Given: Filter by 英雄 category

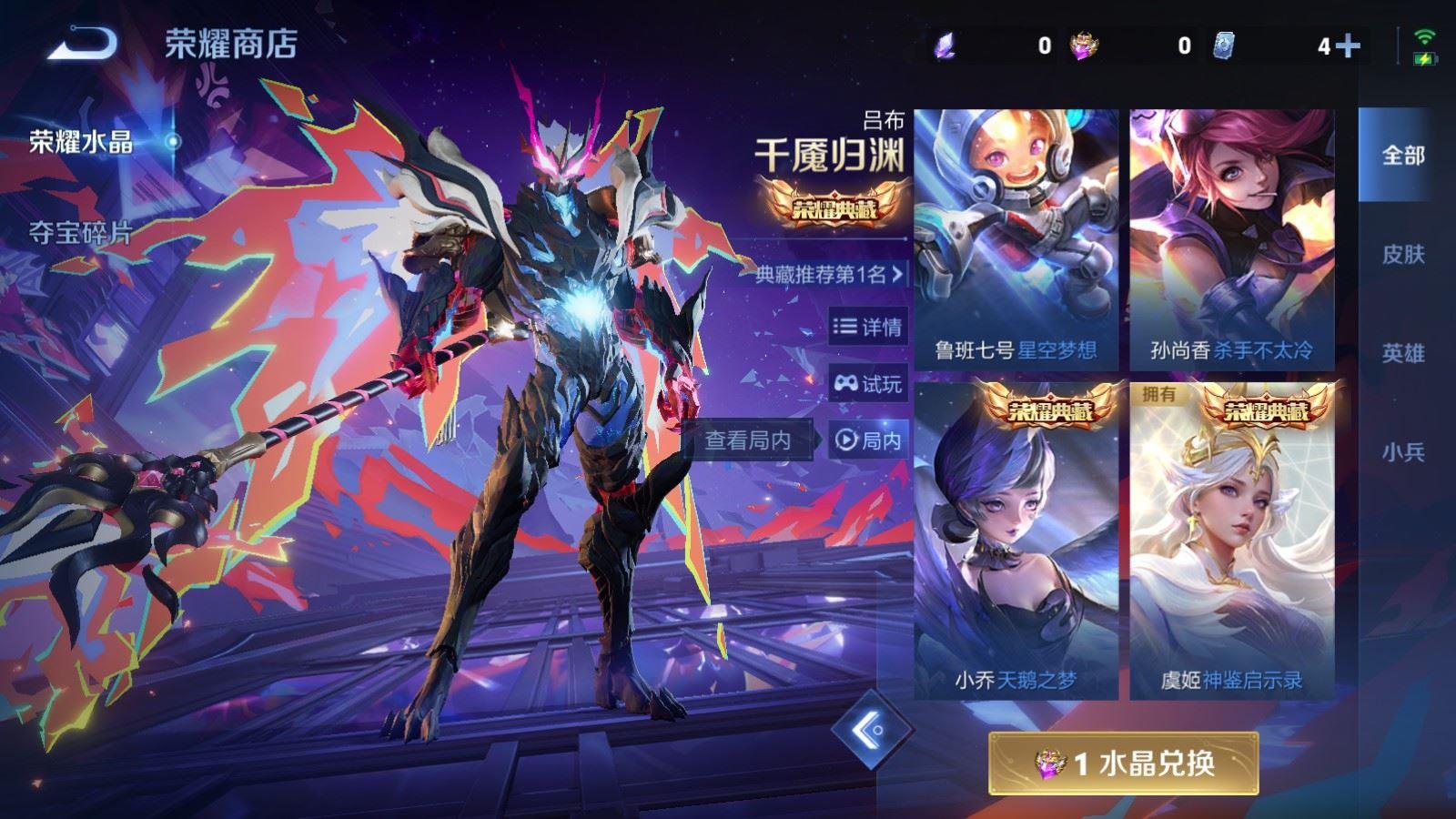Looking at the screenshot, I should (1402, 353).
